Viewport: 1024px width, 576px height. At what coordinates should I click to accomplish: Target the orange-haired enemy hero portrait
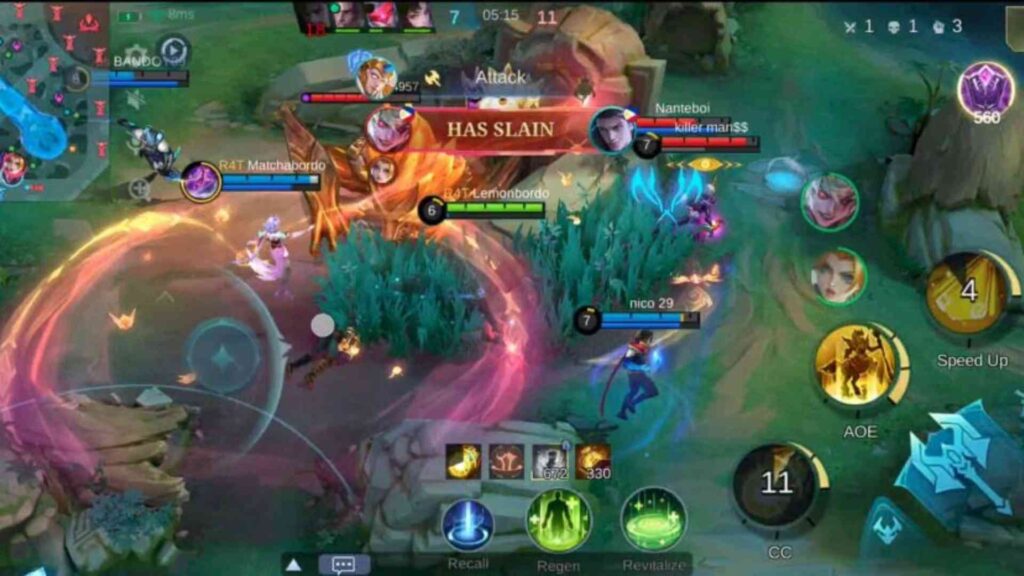[x=837, y=276]
